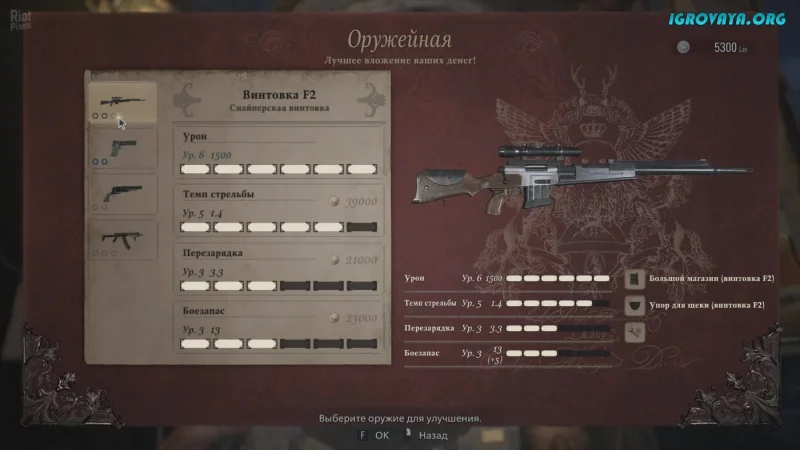
Task: Choose the Упор для щеки attachment
Action: tap(700, 304)
